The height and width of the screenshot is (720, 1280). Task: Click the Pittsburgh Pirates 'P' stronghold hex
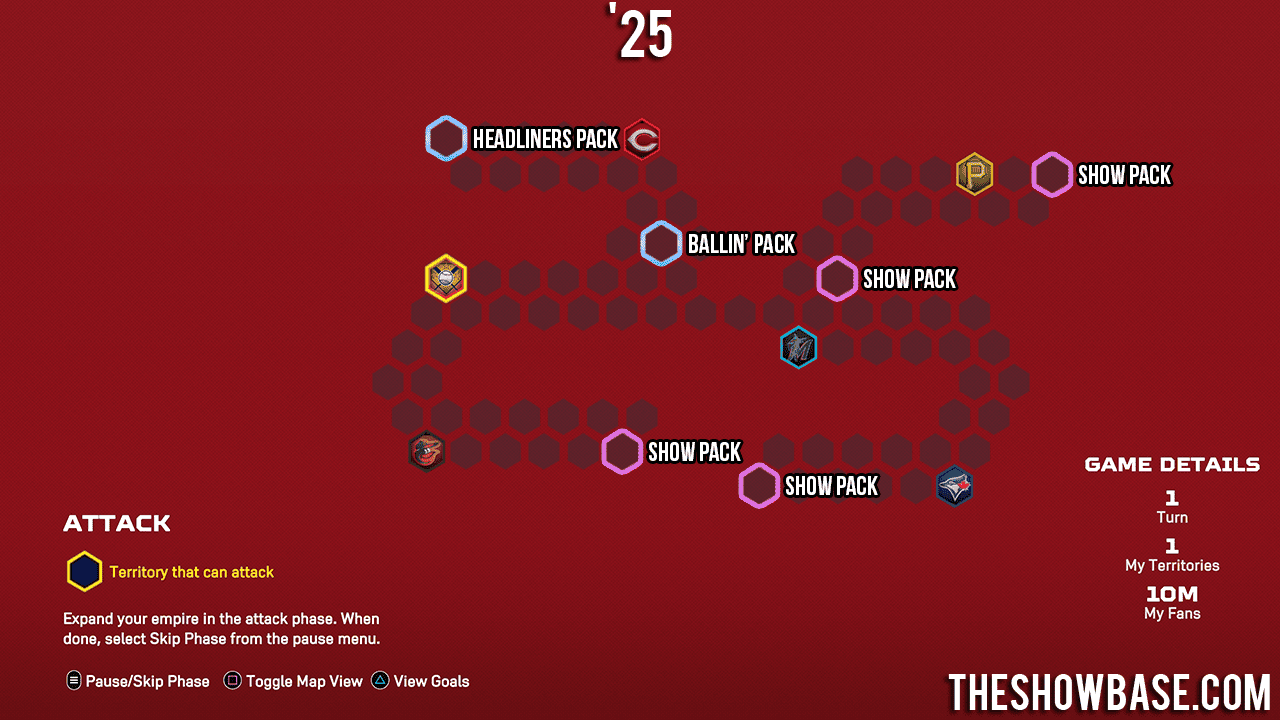tap(975, 174)
